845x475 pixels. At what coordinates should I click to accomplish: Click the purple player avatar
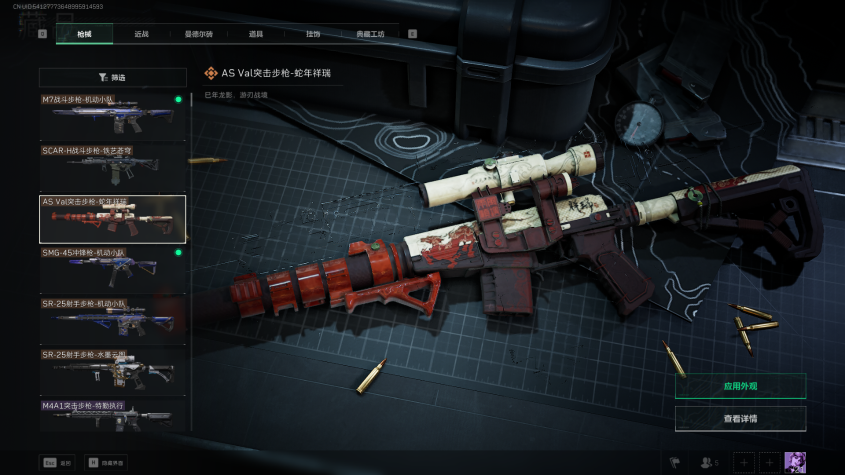click(795, 462)
